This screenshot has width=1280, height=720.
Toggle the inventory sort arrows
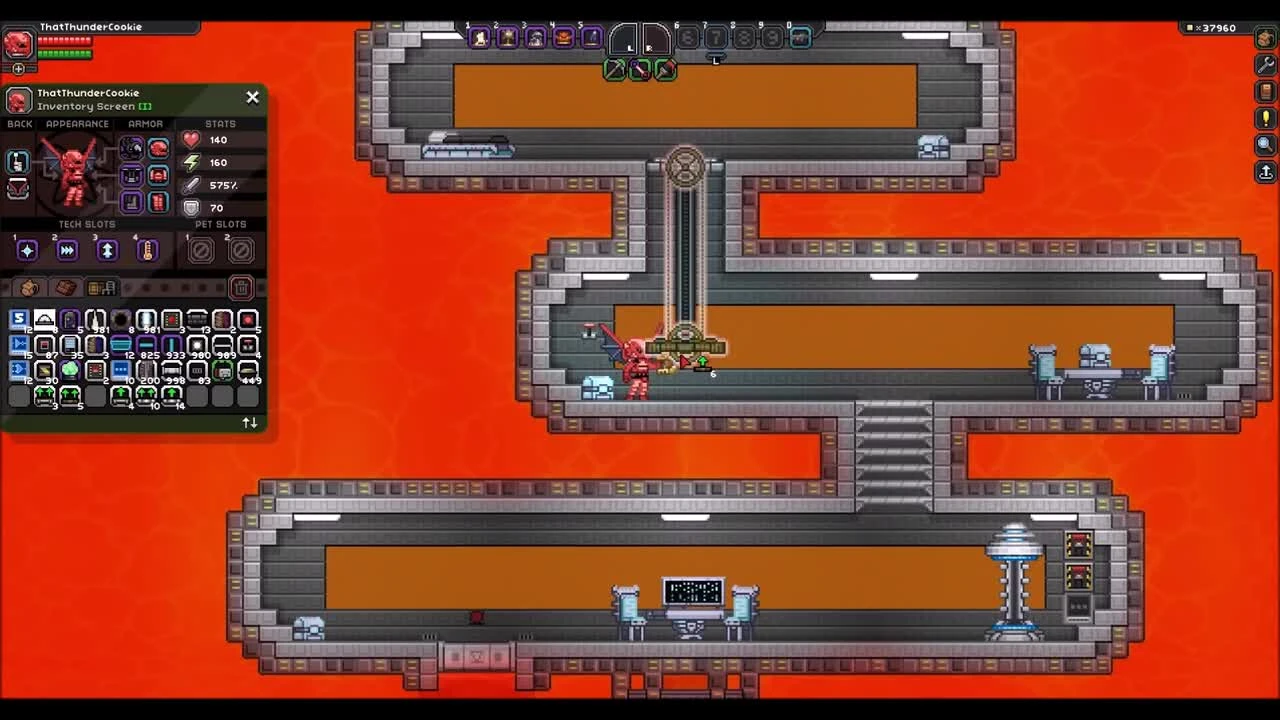(249, 424)
